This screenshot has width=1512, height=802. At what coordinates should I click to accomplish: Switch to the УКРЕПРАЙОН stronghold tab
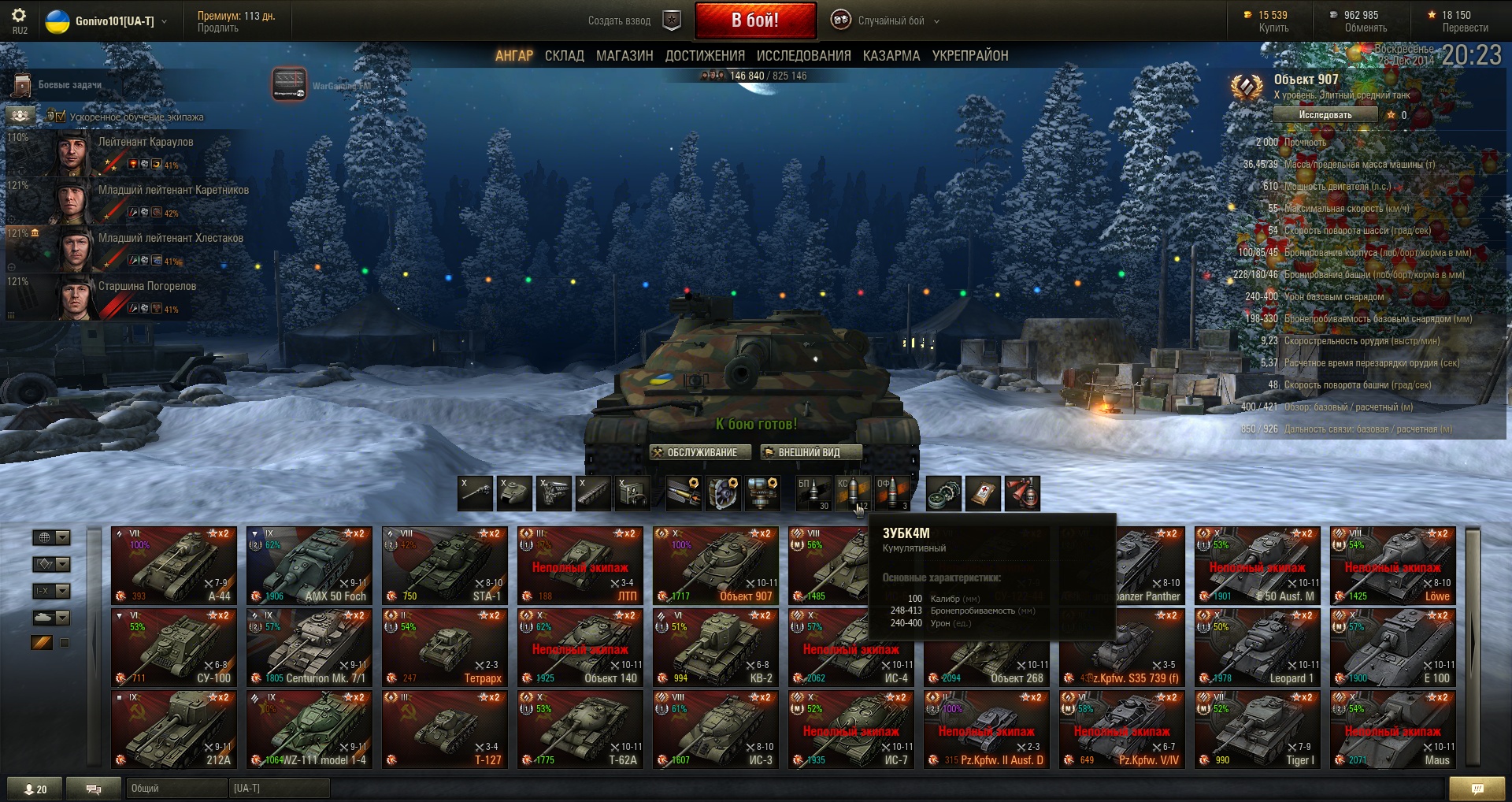969,56
